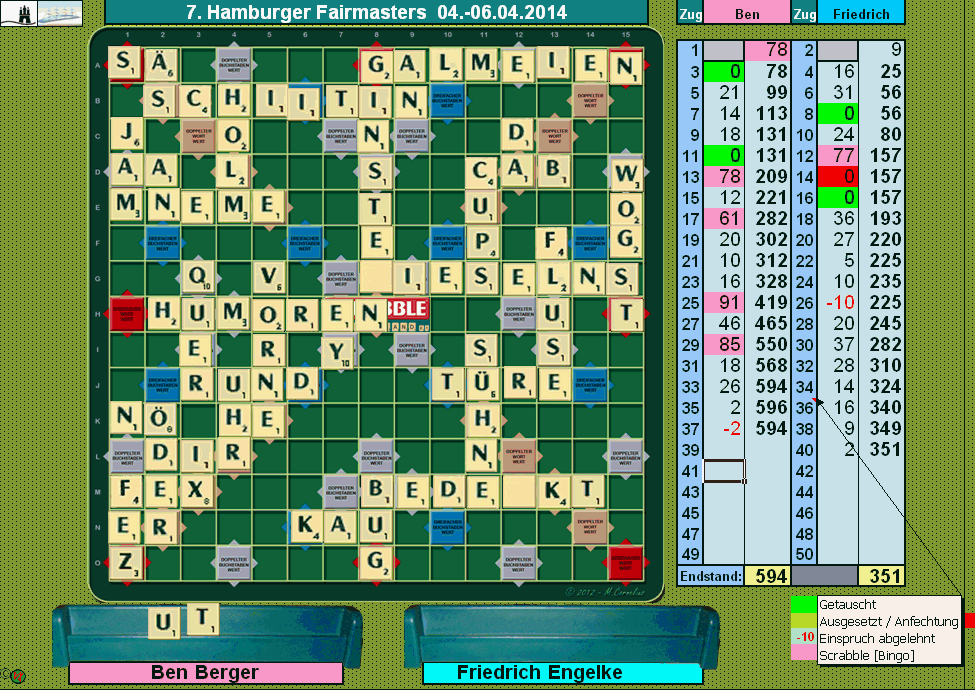
Task: Select Friedrich's 77-point Scrabble move
Action: 837,155
